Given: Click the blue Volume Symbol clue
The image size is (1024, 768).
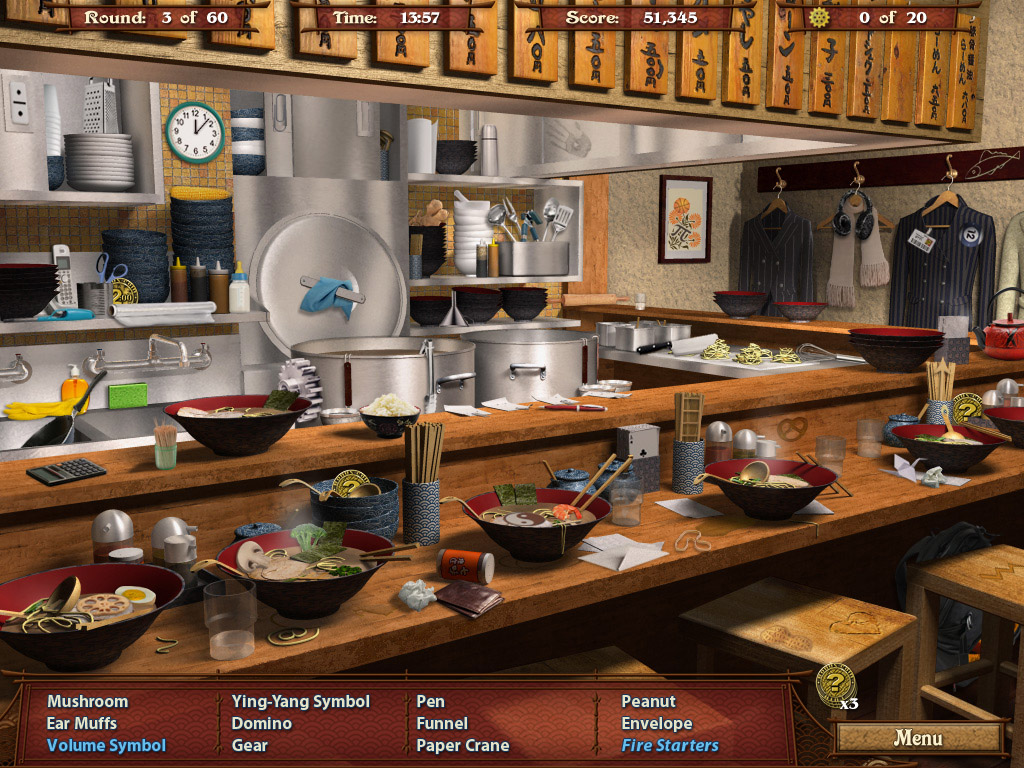Looking at the screenshot, I should 106,745.
